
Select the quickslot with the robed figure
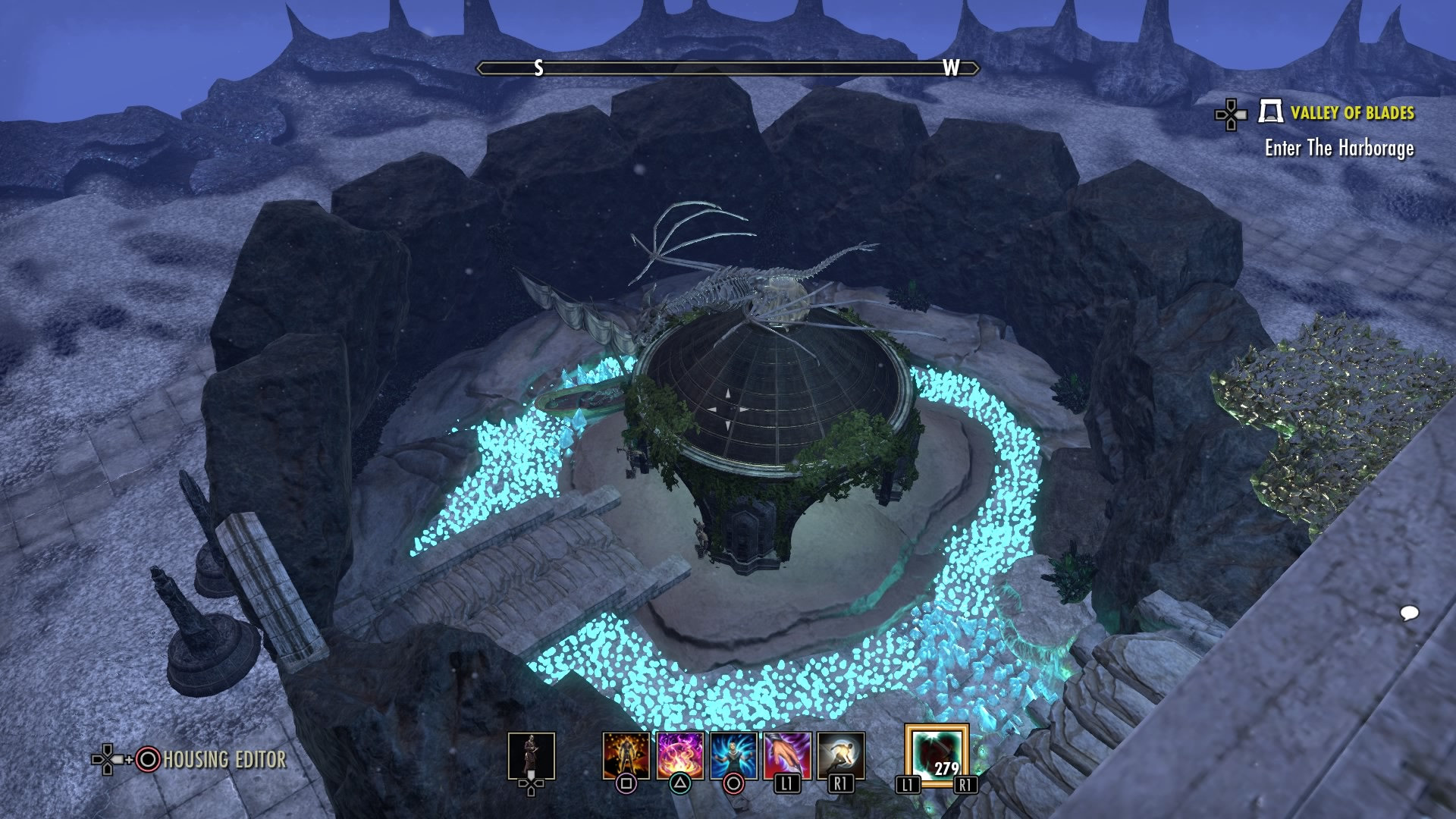(x=531, y=756)
